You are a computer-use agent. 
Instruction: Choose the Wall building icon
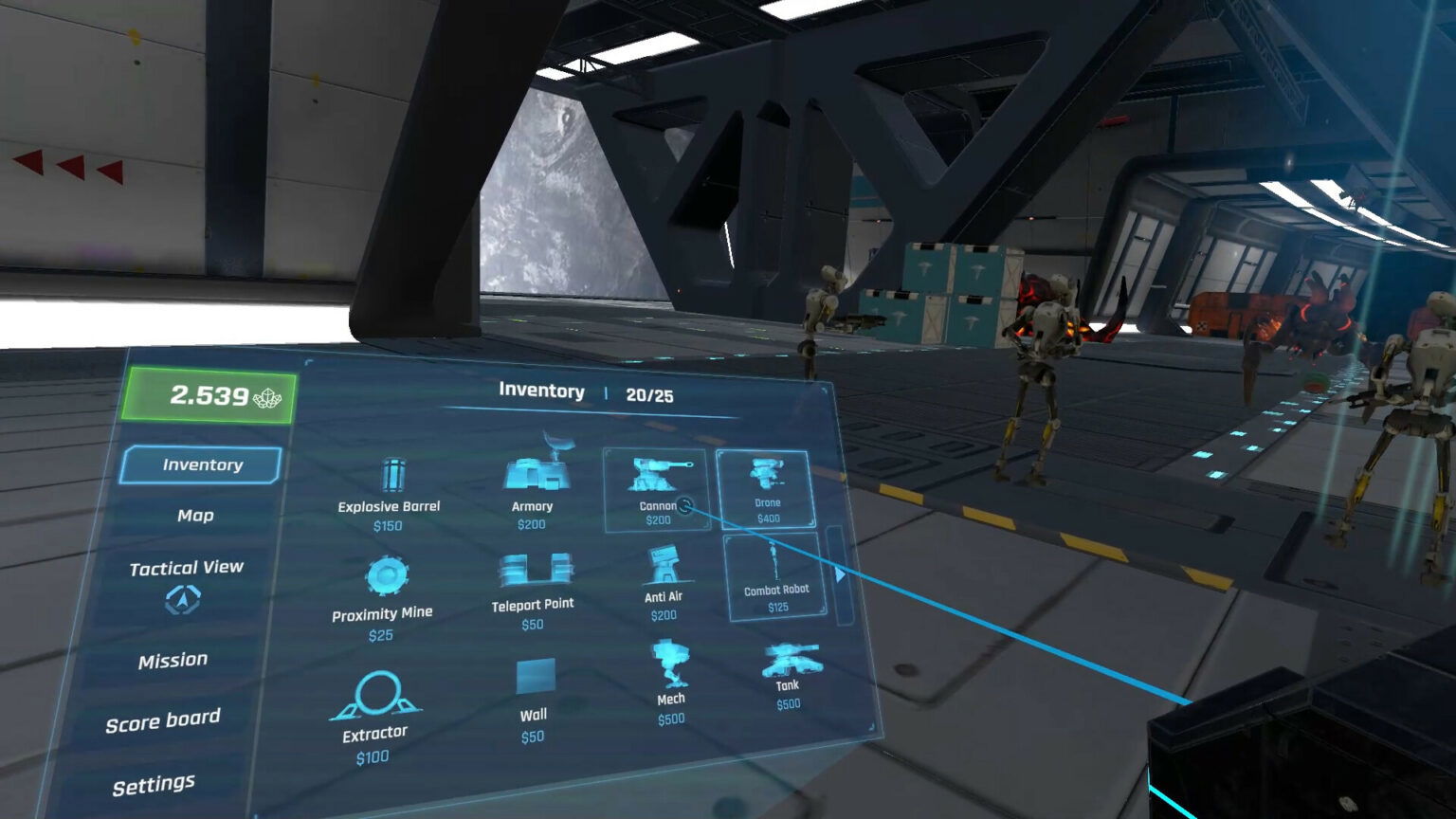tap(536, 676)
